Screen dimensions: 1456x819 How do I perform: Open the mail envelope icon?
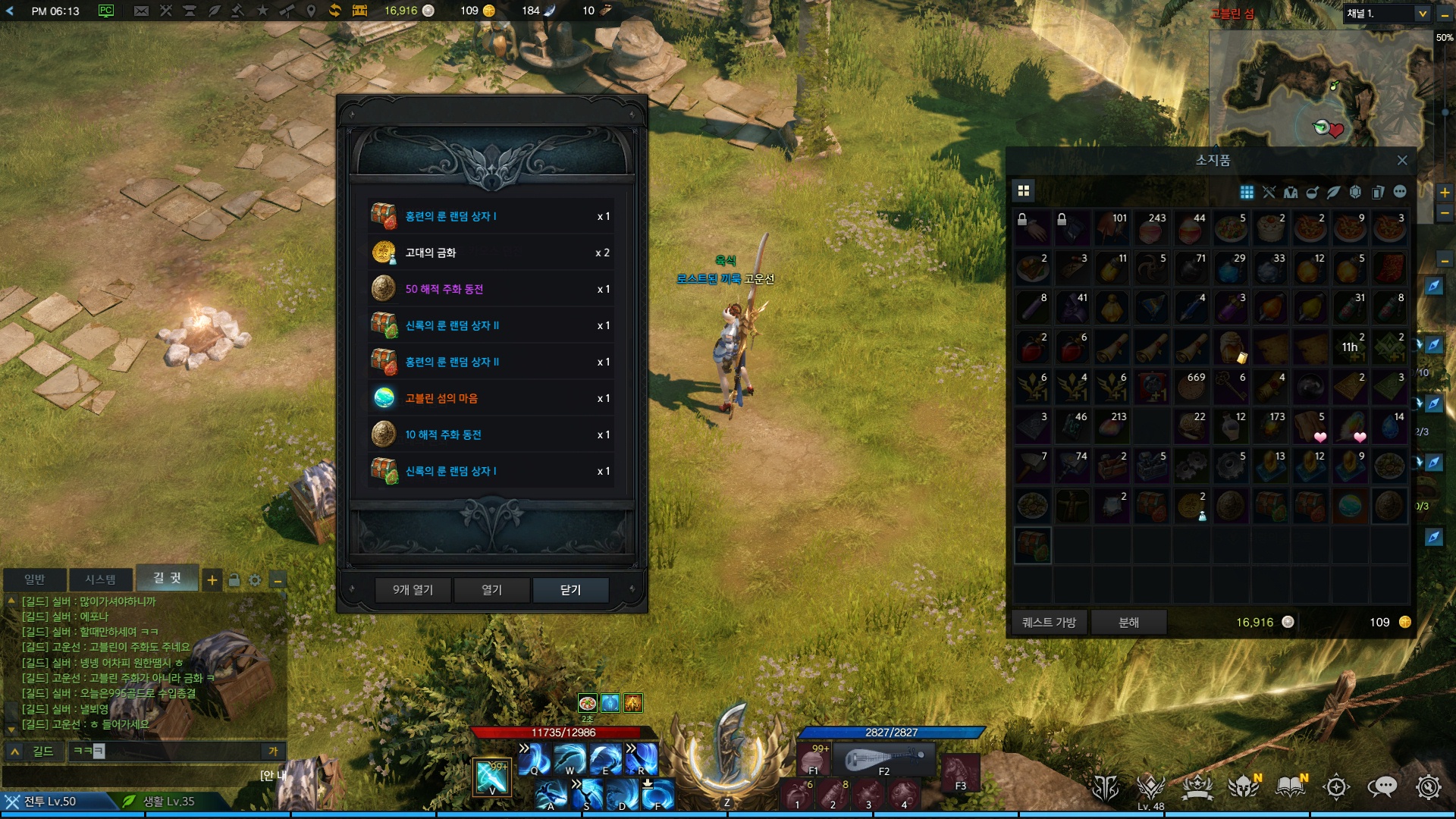point(141,11)
